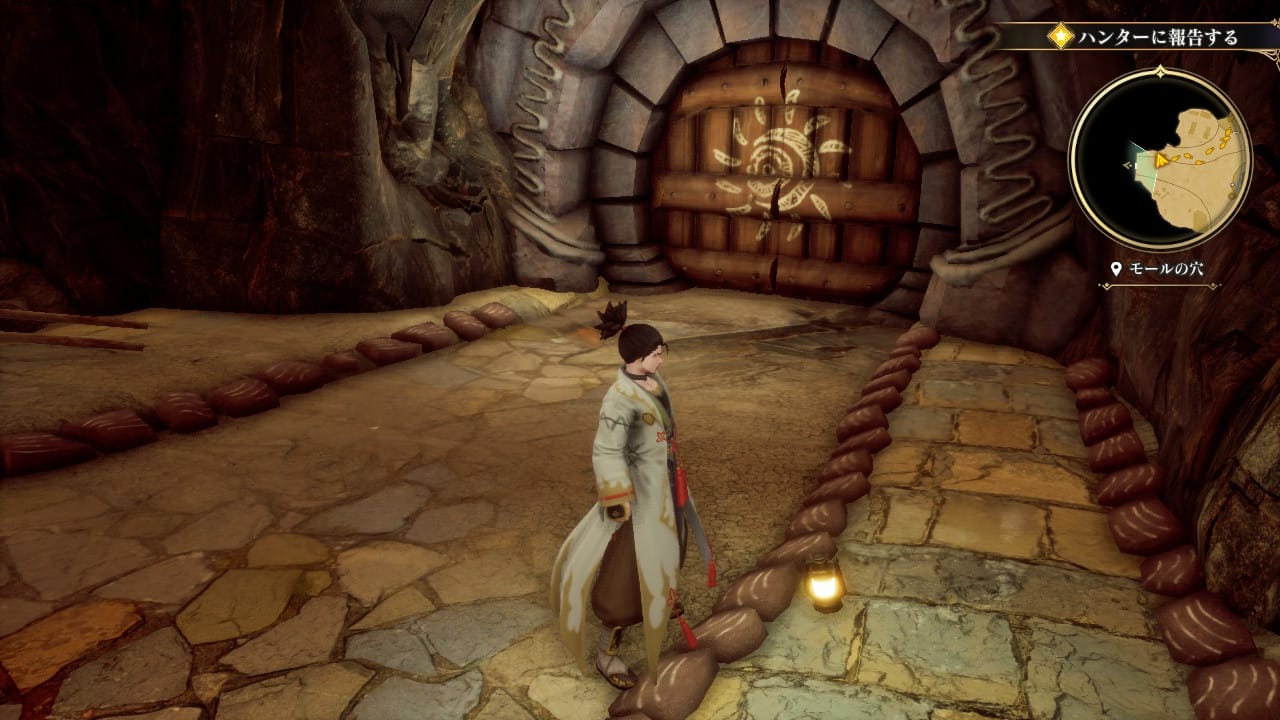Open the circular minimap
The height and width of the screenshot is (720, 1280).
[x=1159, y=159]
